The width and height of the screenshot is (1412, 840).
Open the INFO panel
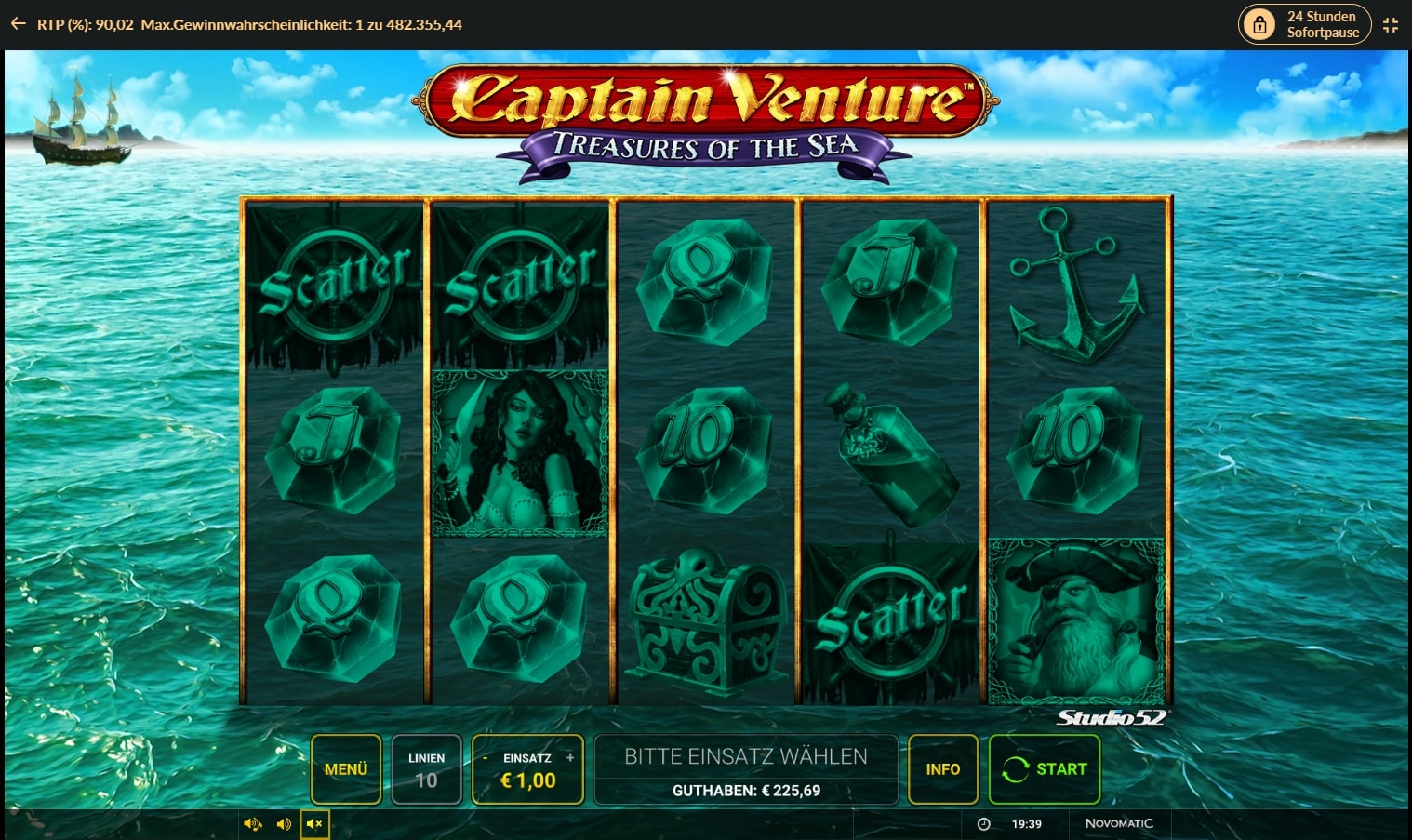pos(943,769)
